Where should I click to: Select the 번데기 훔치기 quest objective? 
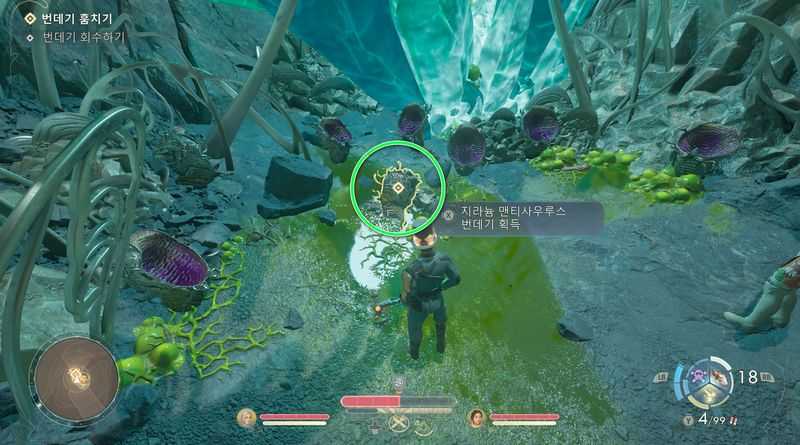tap(69, 18)
